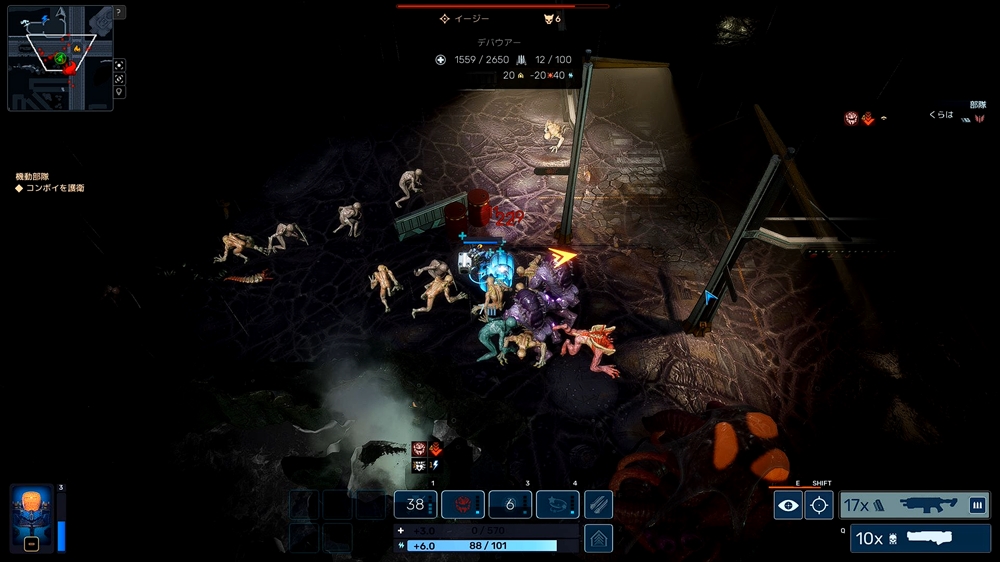This screenshot has width=1000, height=562.
Task: Activate the minimap location pin button
Action: [x=120, y=92]
